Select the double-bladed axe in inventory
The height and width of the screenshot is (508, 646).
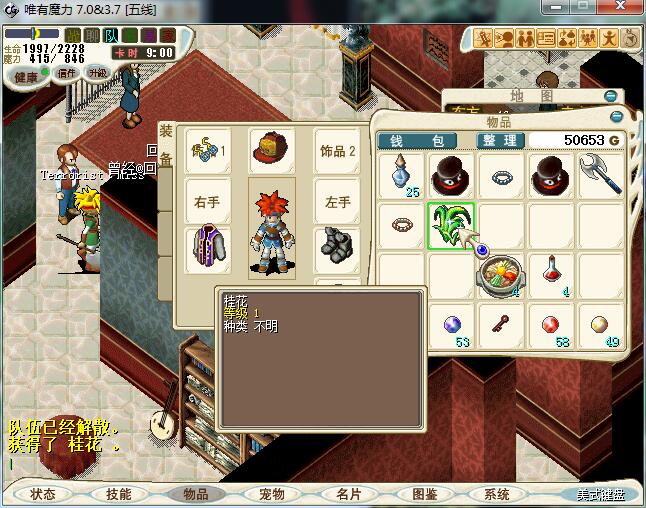601,174
